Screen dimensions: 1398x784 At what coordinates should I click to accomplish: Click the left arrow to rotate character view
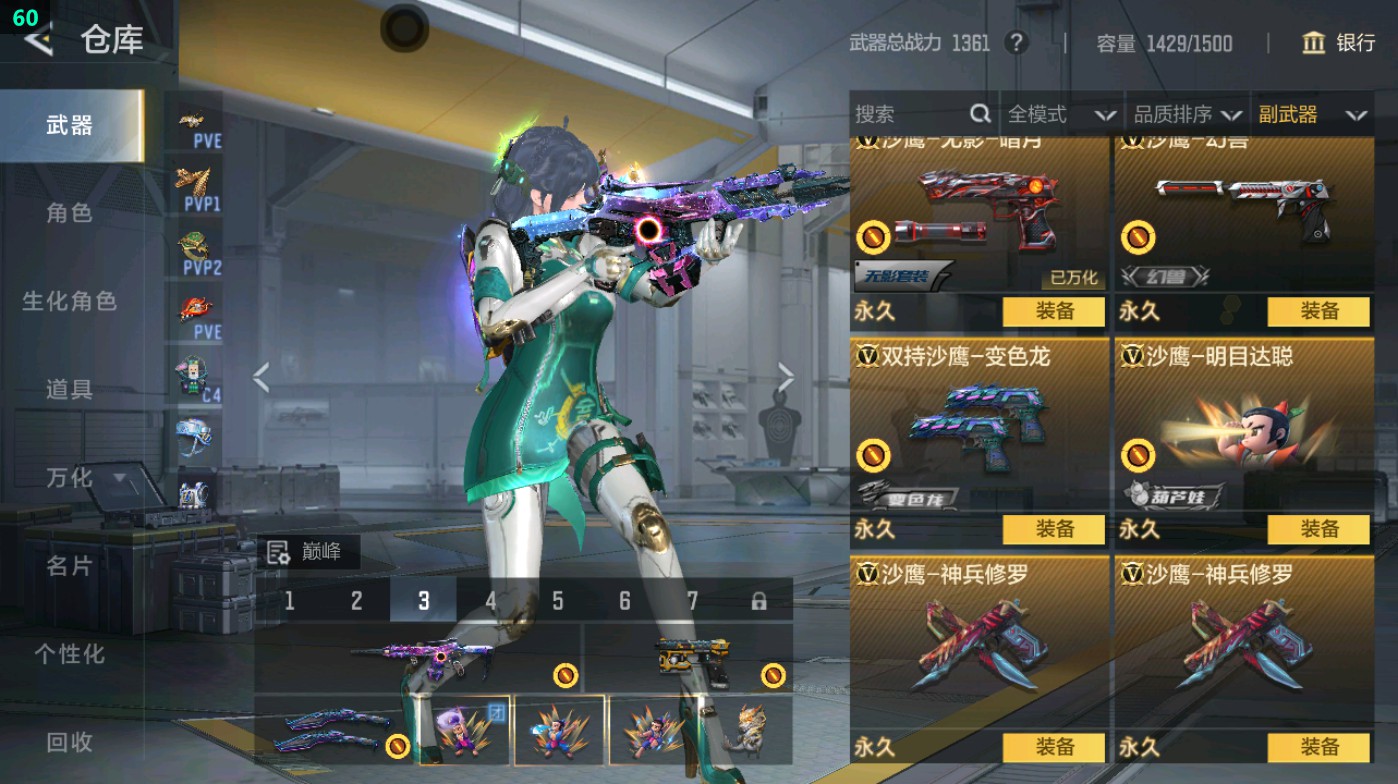[x=261, y=378]
